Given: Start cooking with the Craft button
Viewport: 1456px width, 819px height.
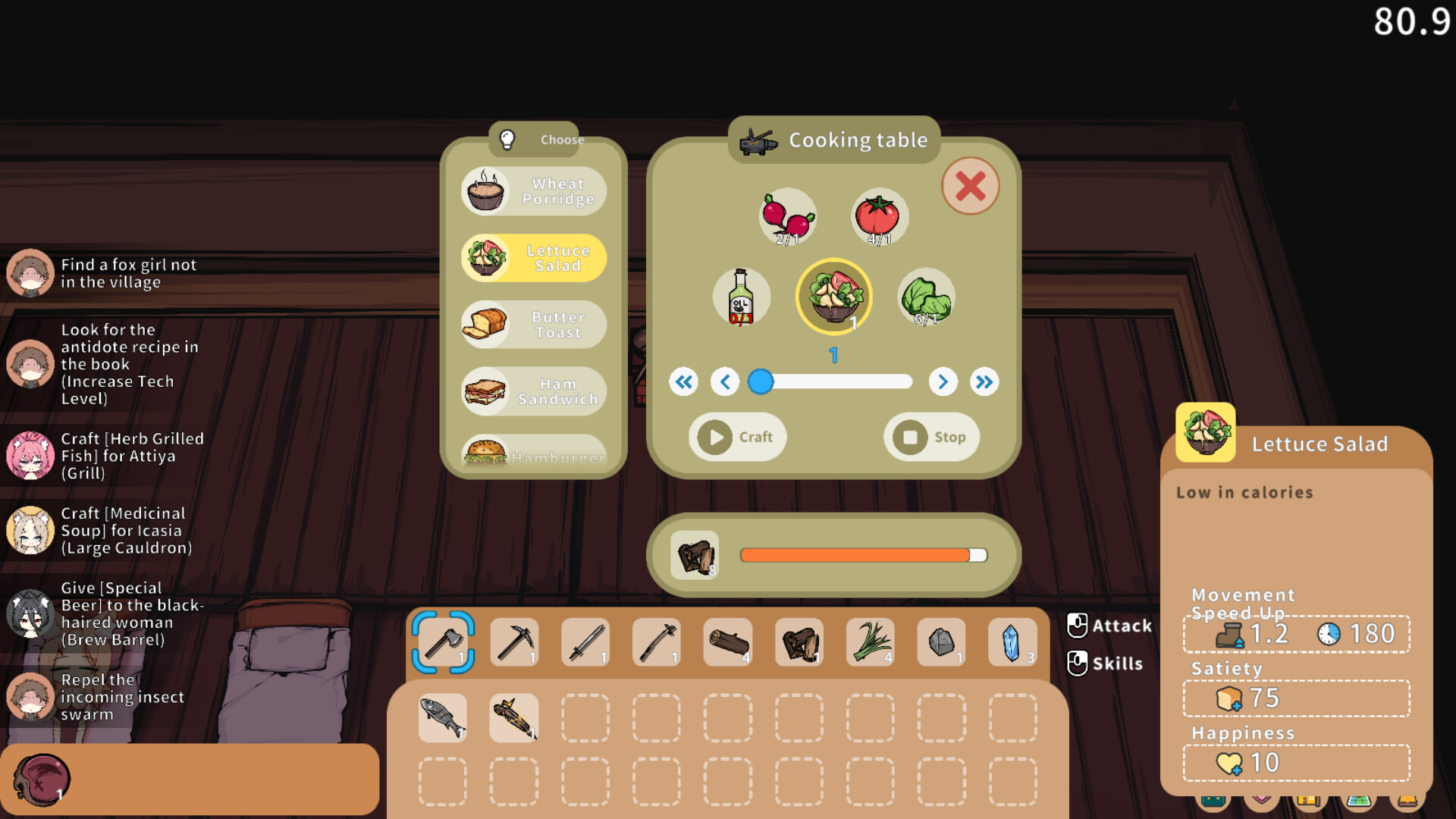Looking at the screenshot, I should tap(737, 437).
